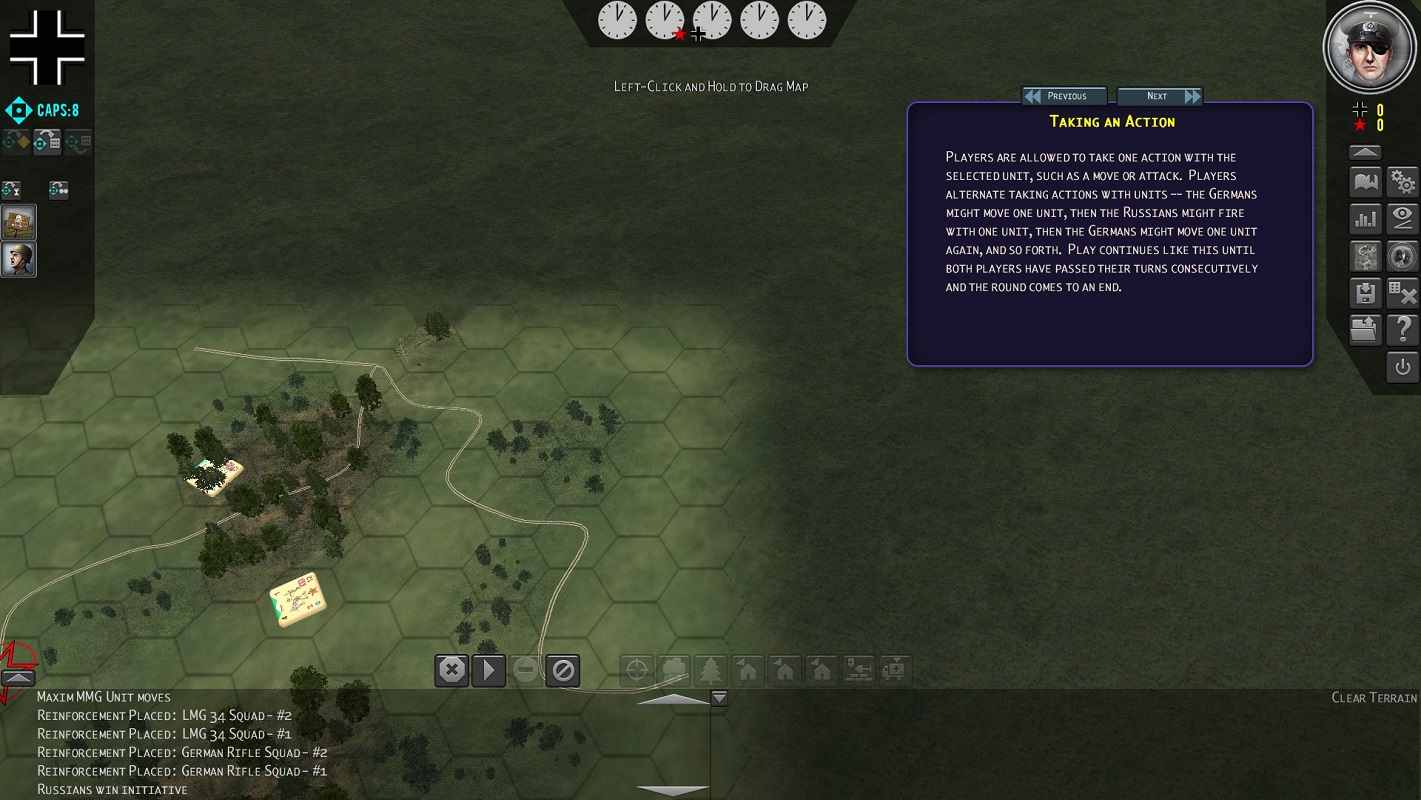1421x800 pixels.
Task: Click the small dropdown arrow above the message log
Action: coord(718,698)
